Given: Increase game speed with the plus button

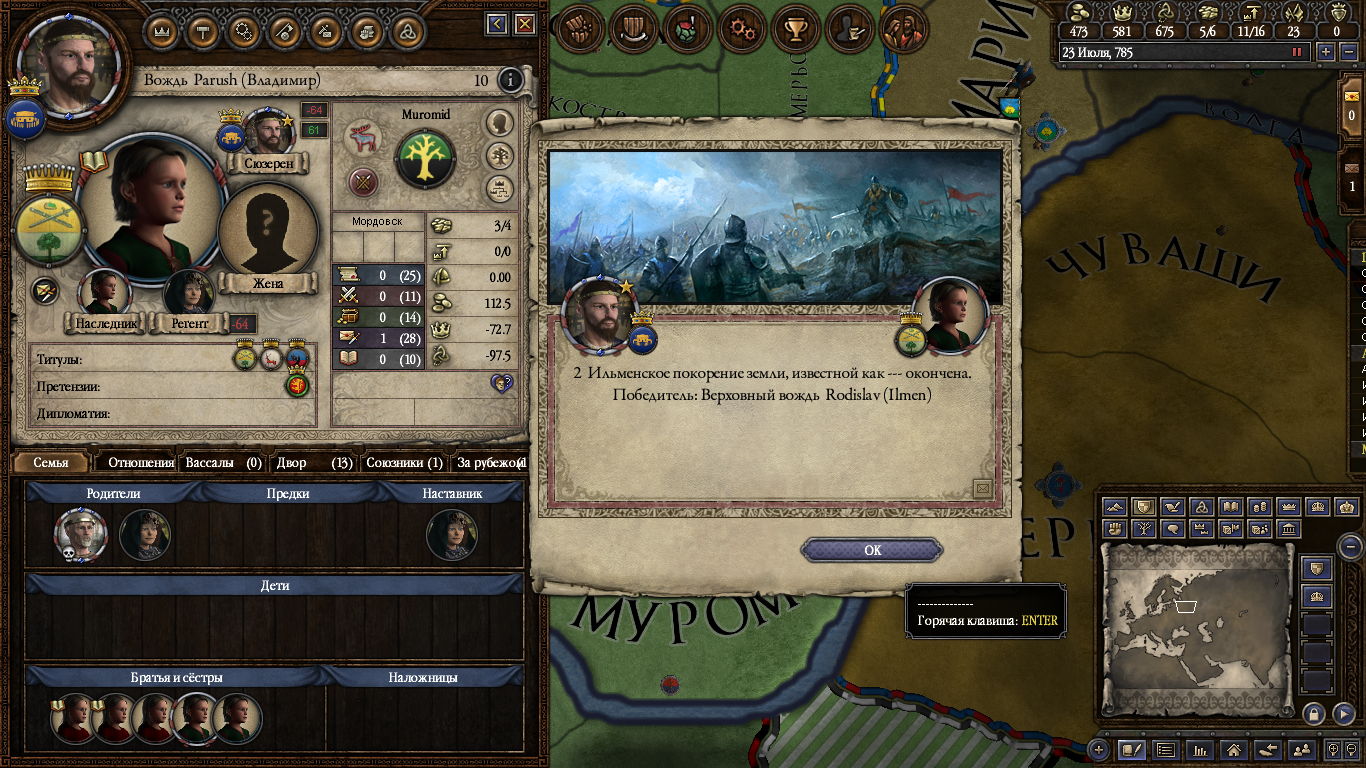Looking at the screenshot, I should pos(1325,52).
